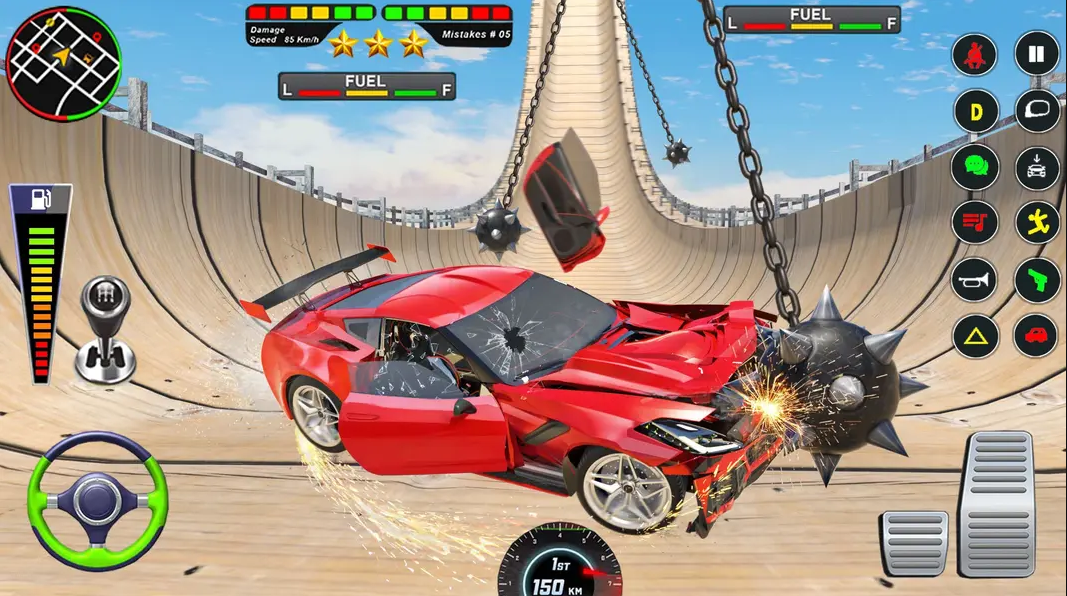Hit the small brake pedal
The height and width of the screenshot is (596, 1067).
914,542
